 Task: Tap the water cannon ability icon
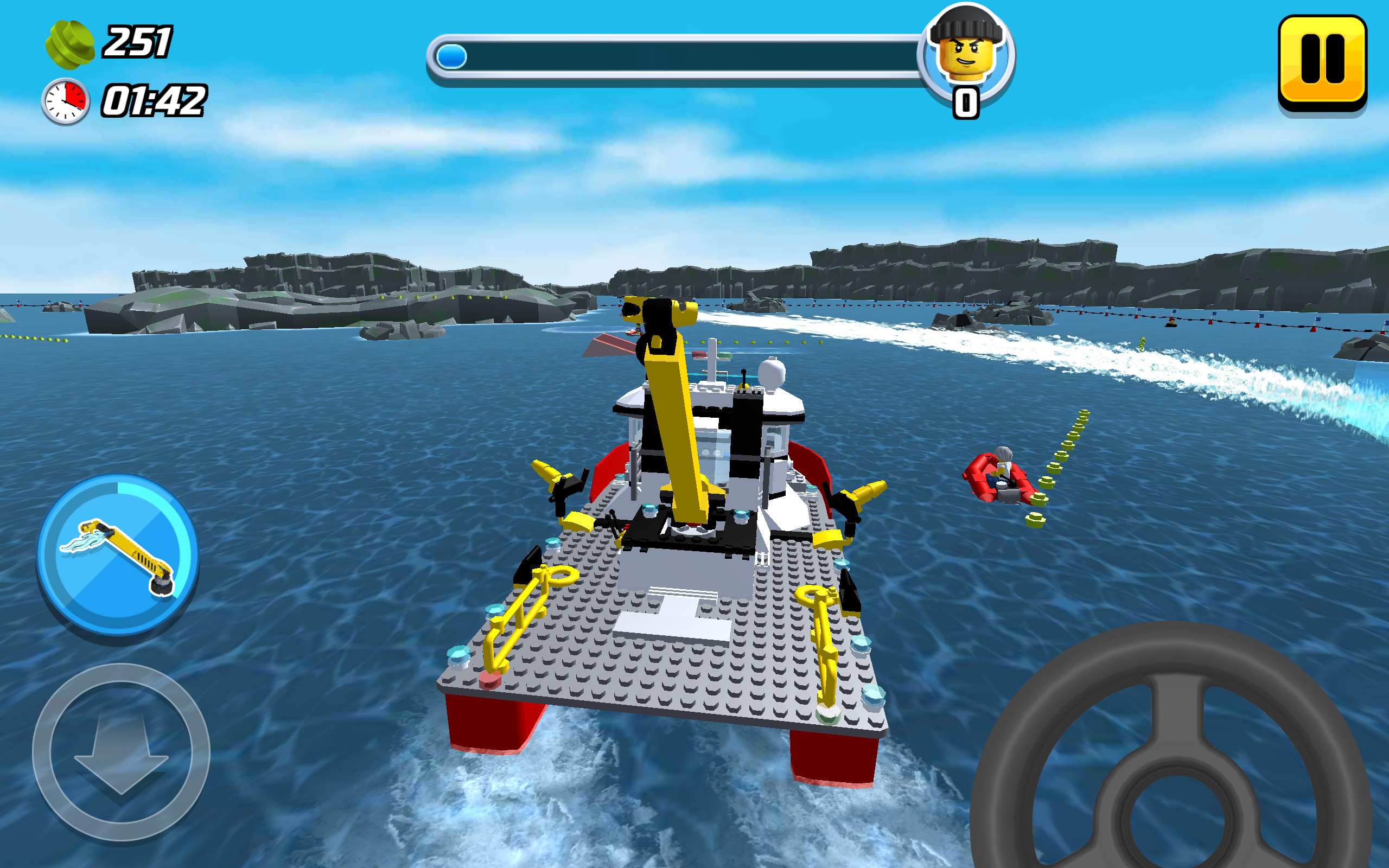point(120,554)
